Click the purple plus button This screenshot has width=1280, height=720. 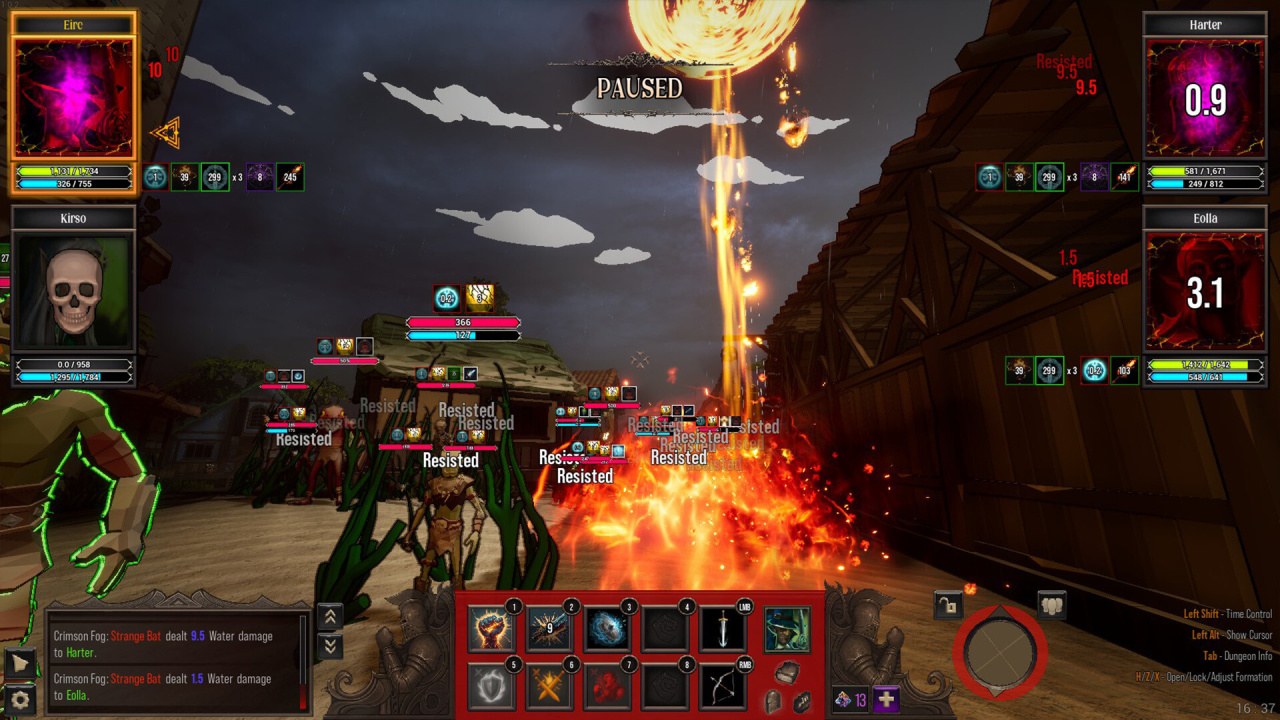coord(887,700)
